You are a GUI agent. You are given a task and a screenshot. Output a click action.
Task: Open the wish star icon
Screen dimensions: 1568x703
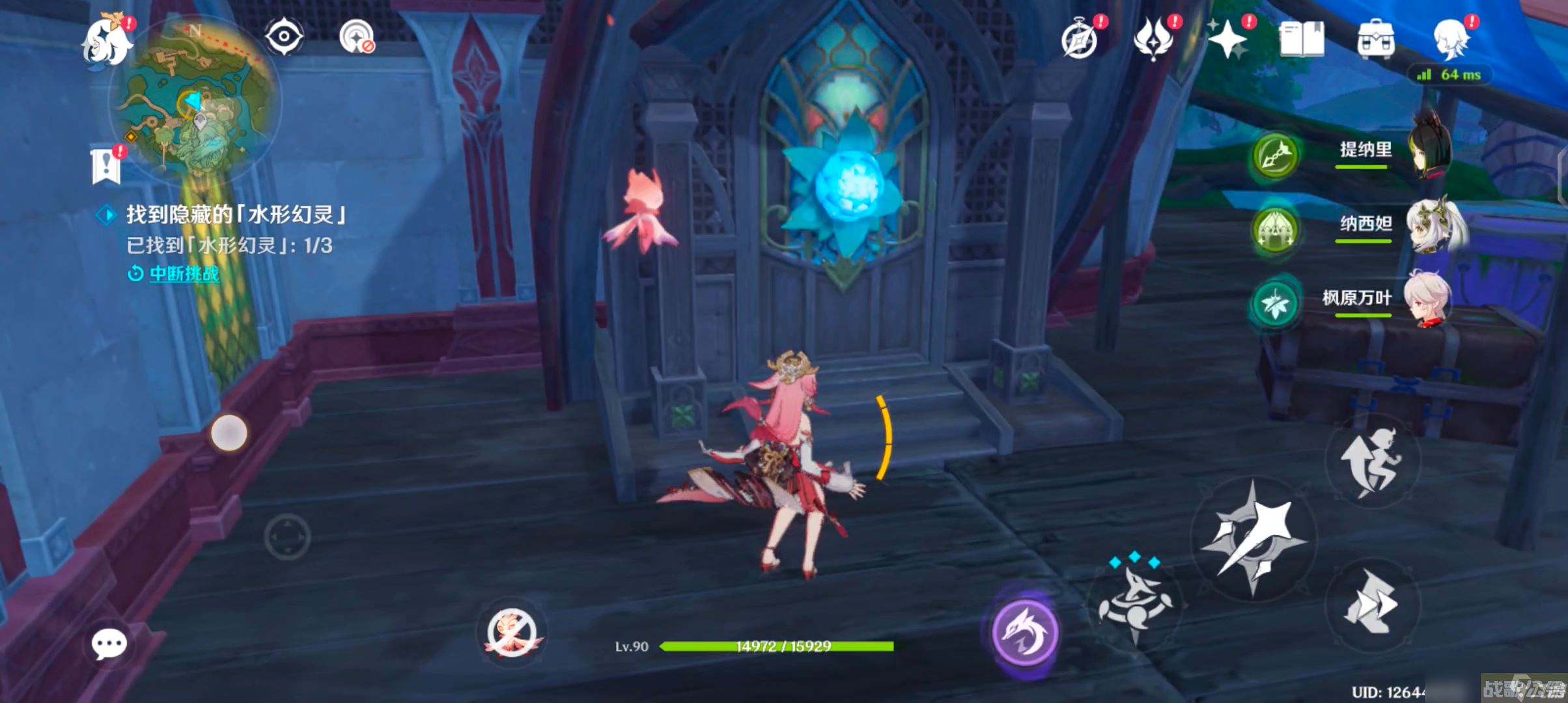(x=1227, y=39)
